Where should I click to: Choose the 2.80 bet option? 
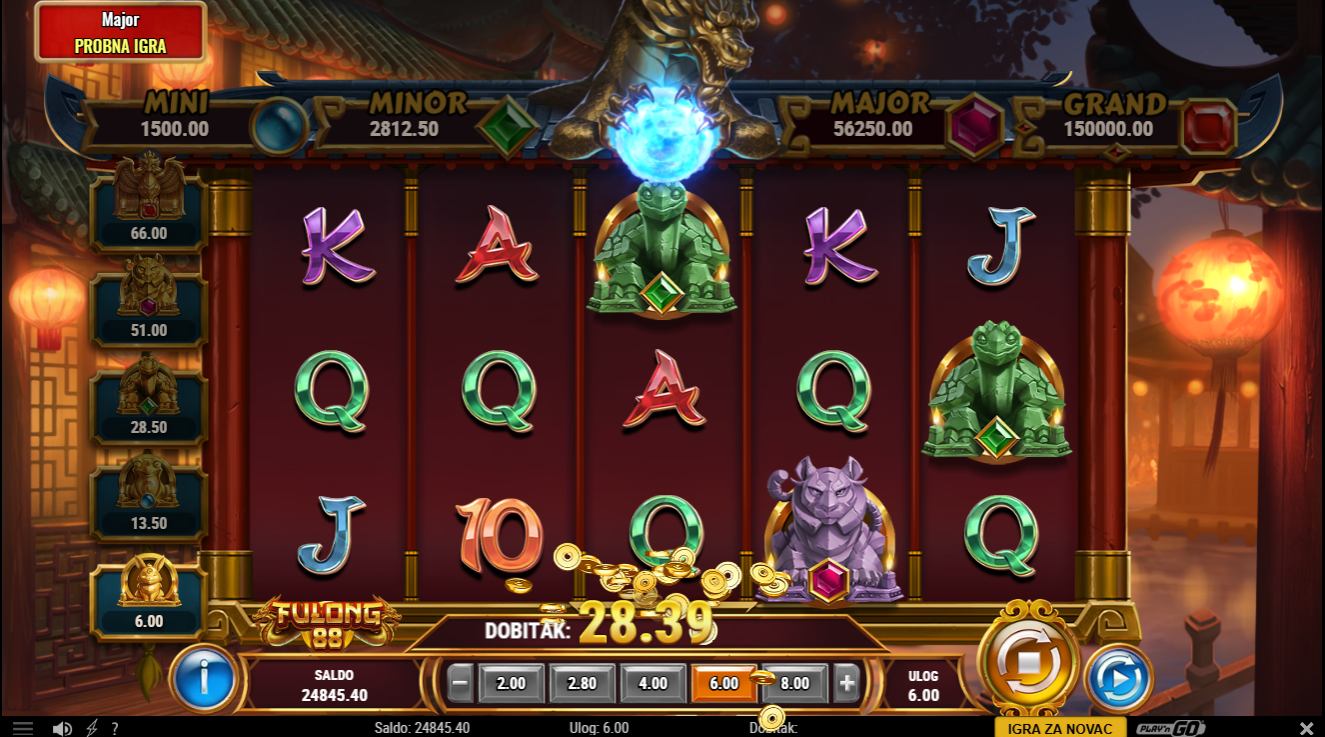pos(582,684)
